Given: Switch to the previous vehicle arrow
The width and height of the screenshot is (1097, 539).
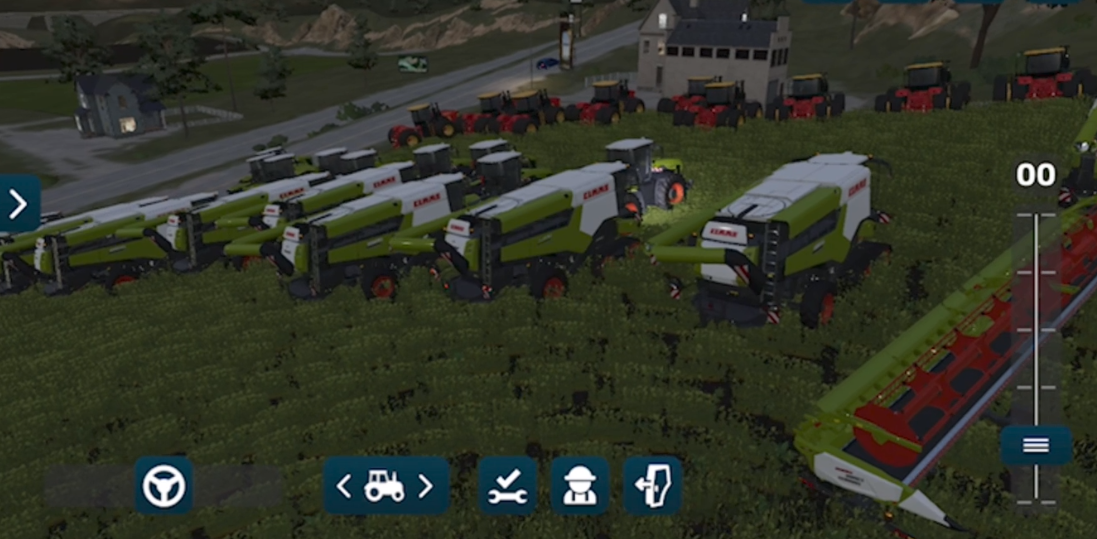Looking at the screenshot, I should pos(344,486).
